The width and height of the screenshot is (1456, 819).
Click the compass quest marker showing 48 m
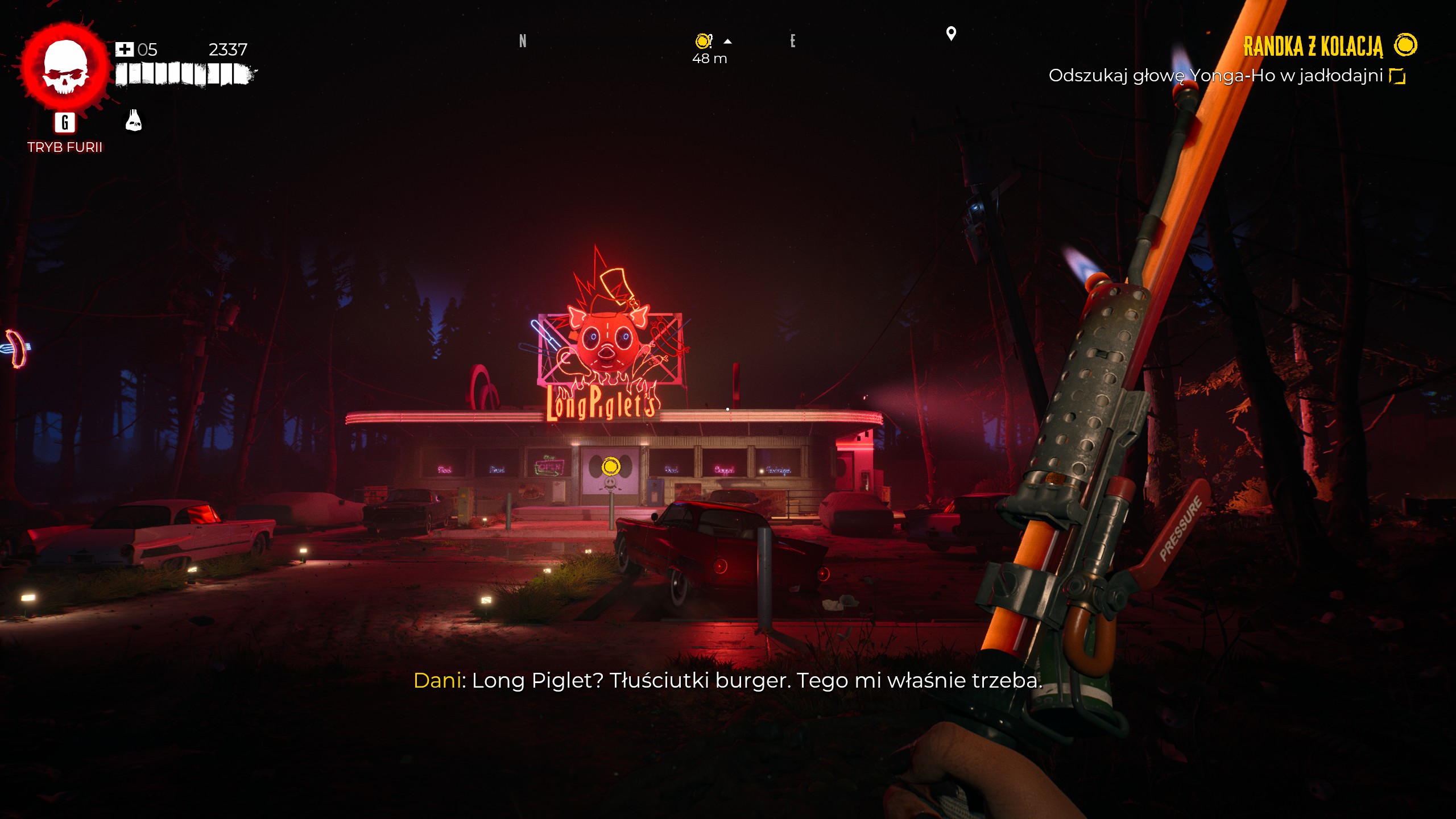704,41
